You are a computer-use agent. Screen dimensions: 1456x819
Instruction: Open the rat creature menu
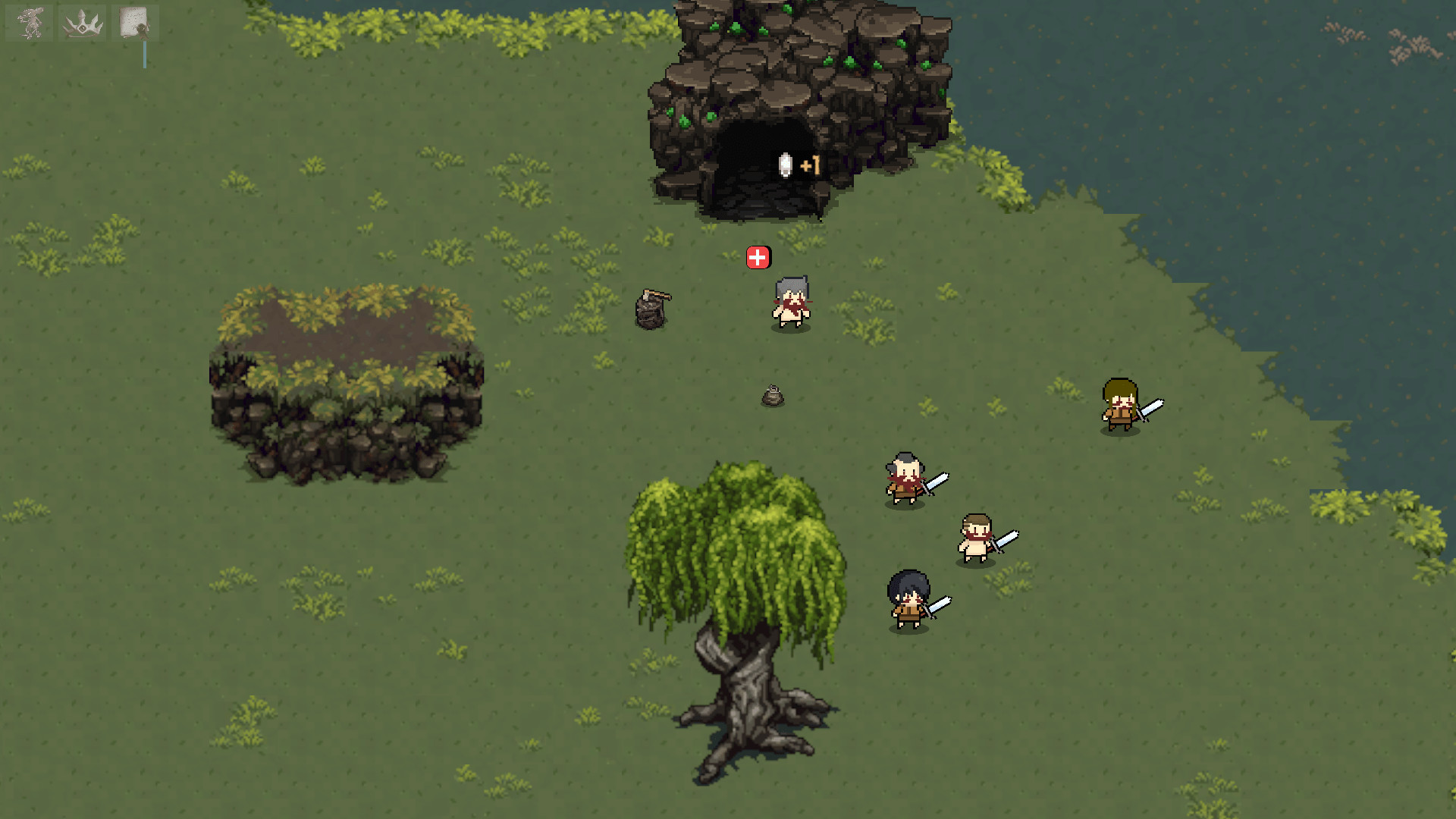point(28,21)
